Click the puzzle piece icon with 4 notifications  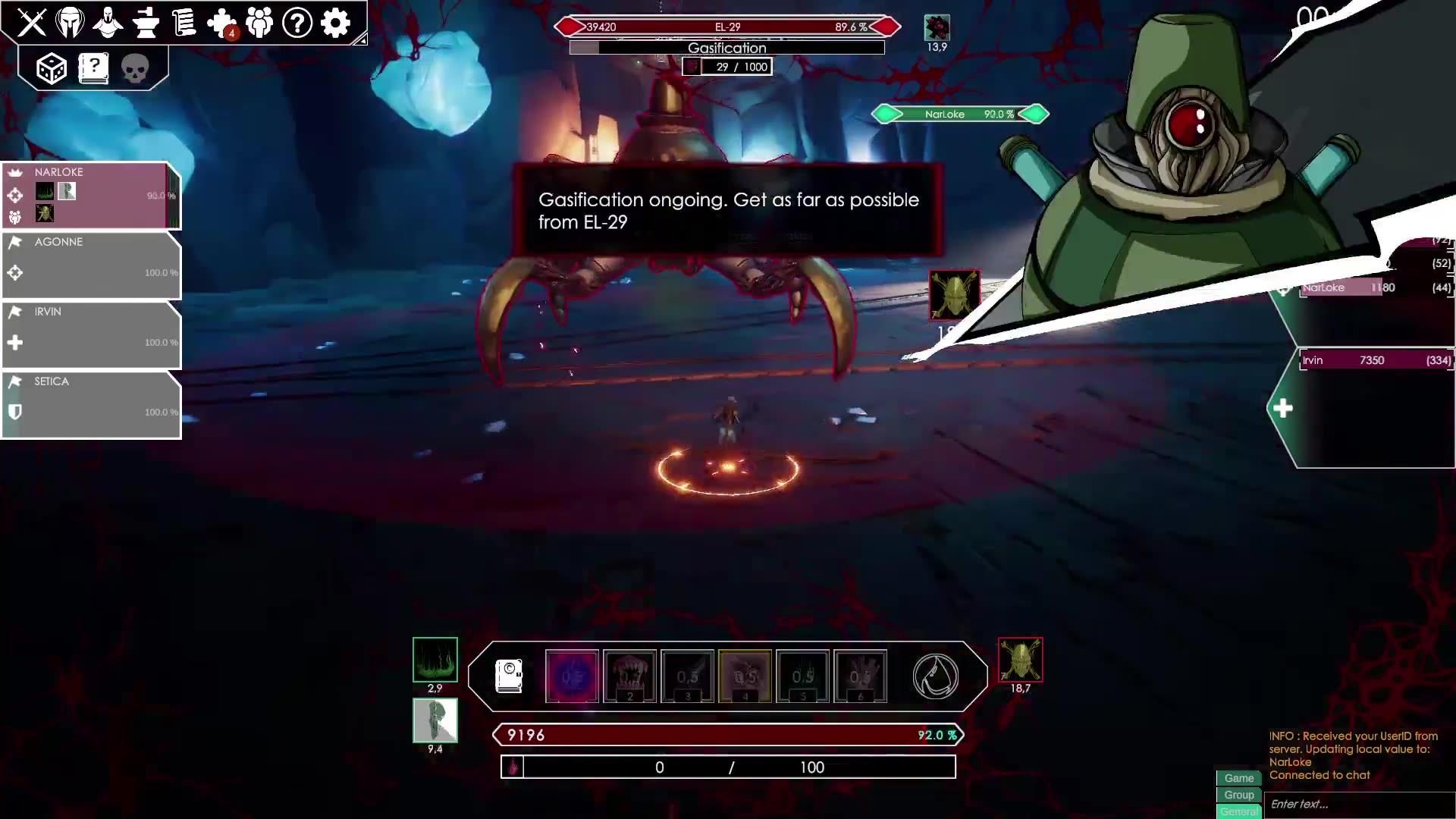(221, 23)
